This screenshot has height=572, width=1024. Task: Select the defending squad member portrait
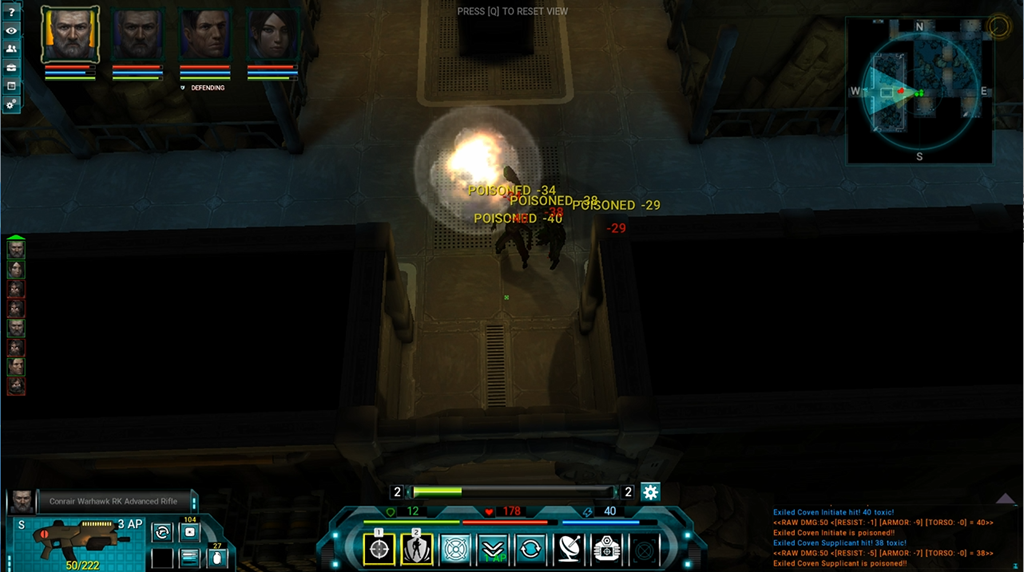point(204,35)
